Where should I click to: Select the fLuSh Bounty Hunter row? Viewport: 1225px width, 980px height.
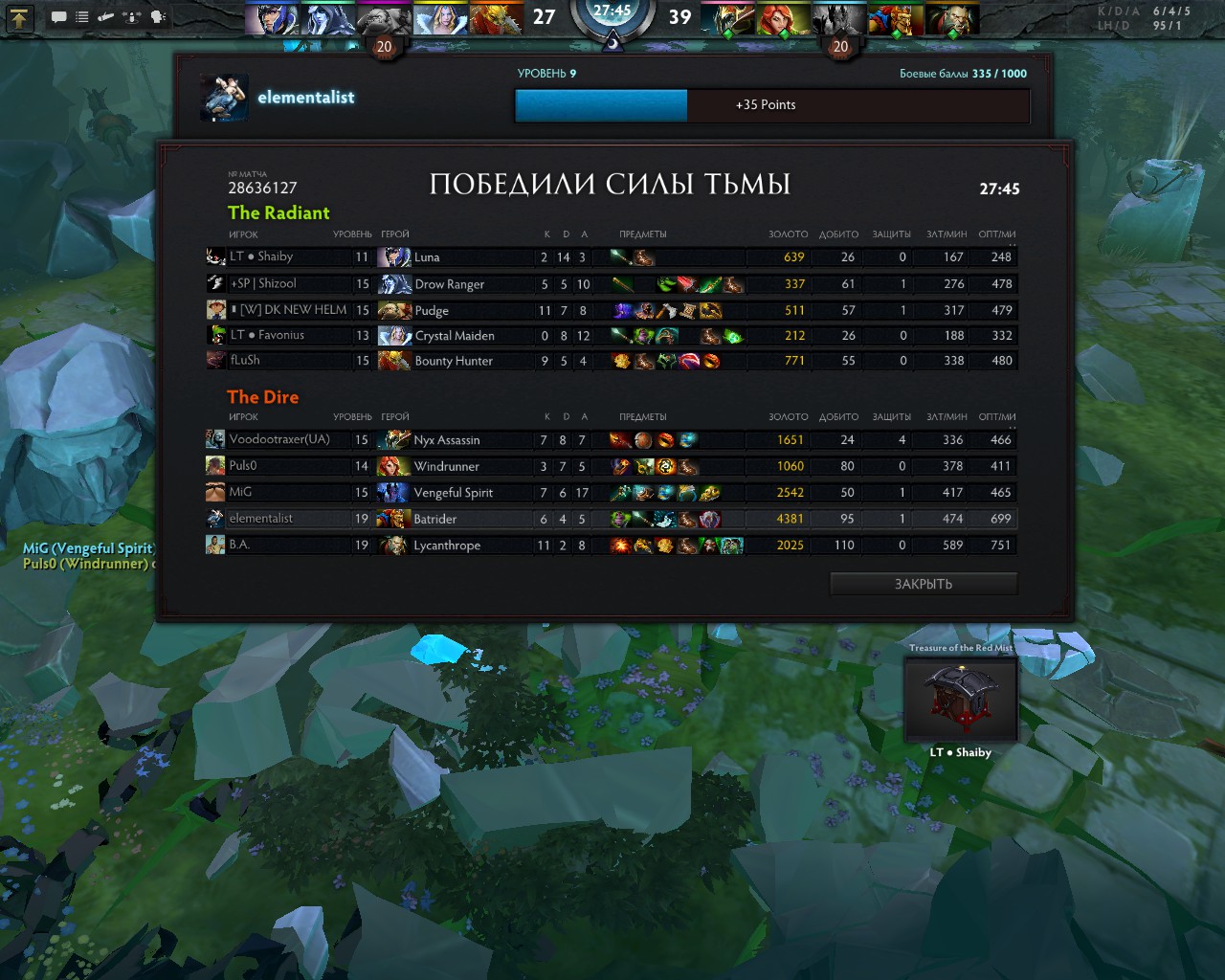point(612,361)
